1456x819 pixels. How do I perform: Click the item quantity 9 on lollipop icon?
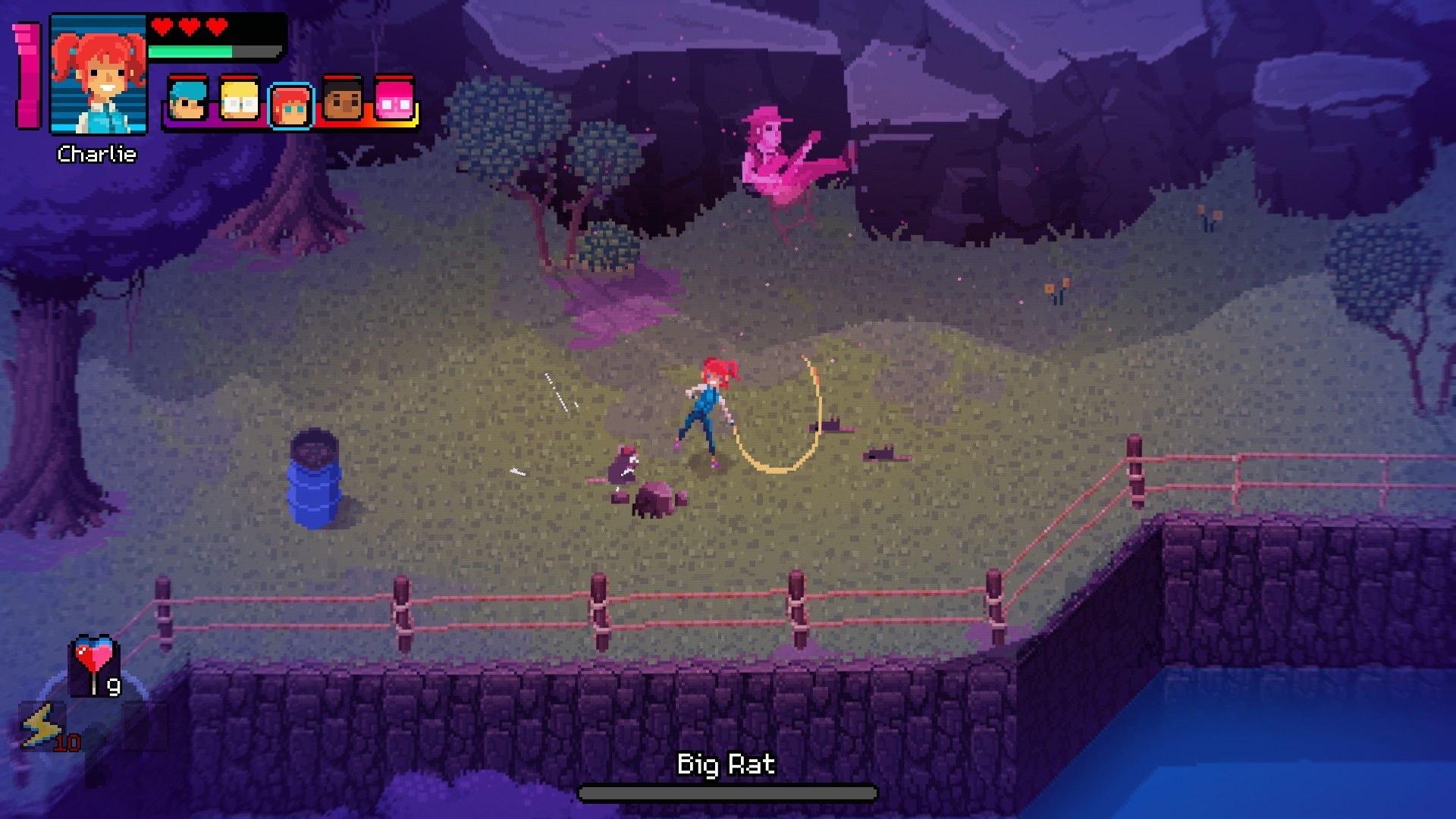113,687
